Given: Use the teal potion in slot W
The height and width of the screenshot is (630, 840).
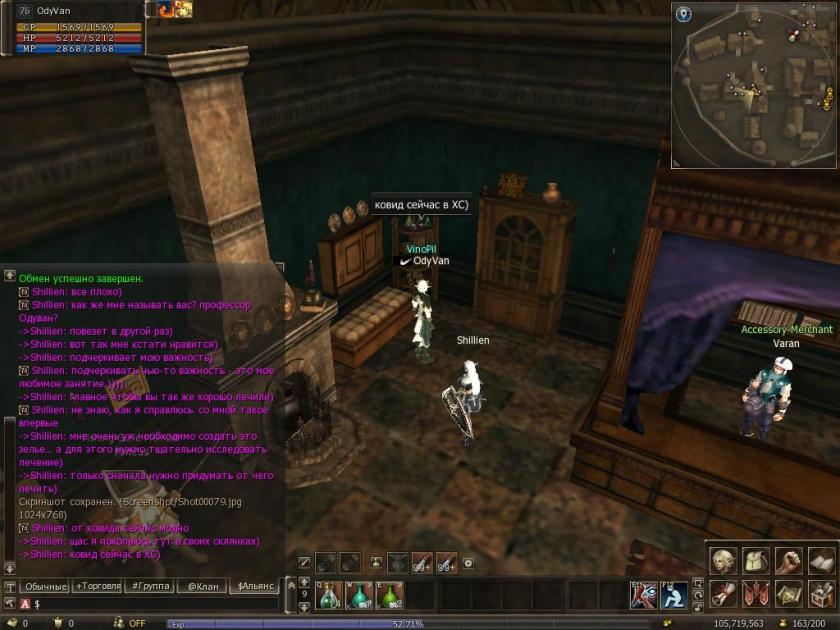Looking at the screenshot, I should 360,595.
